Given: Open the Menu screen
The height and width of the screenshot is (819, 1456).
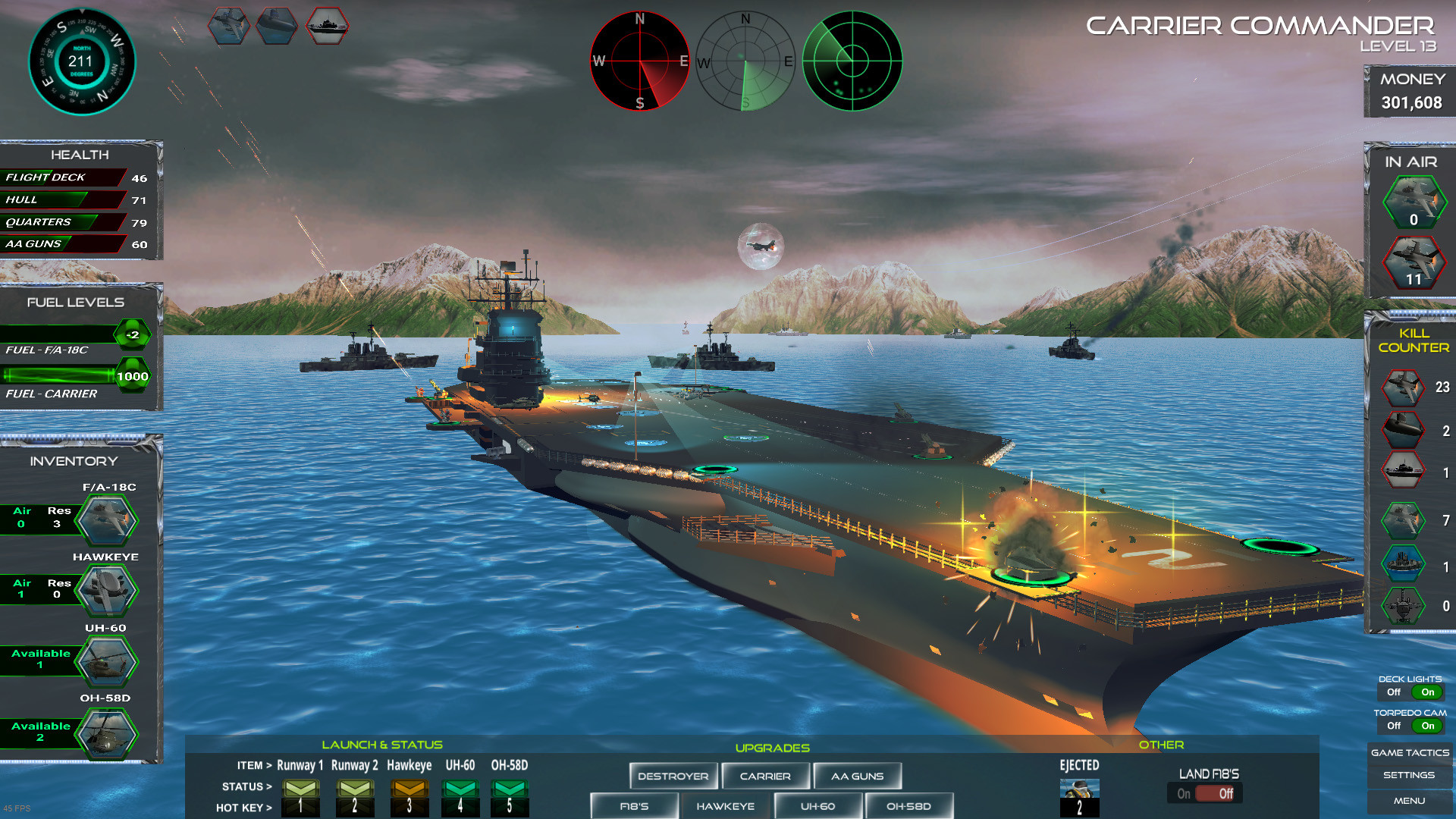Looking at the screenshot, I should pos(1409,800).
